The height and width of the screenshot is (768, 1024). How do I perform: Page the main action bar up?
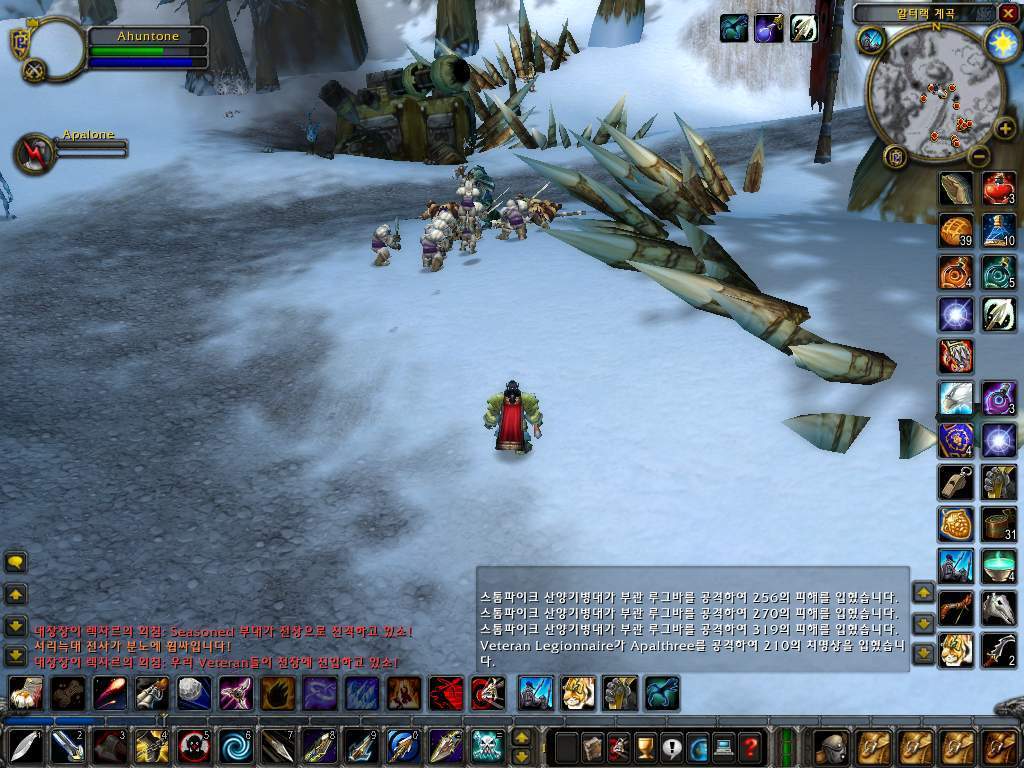pos(521,737)
